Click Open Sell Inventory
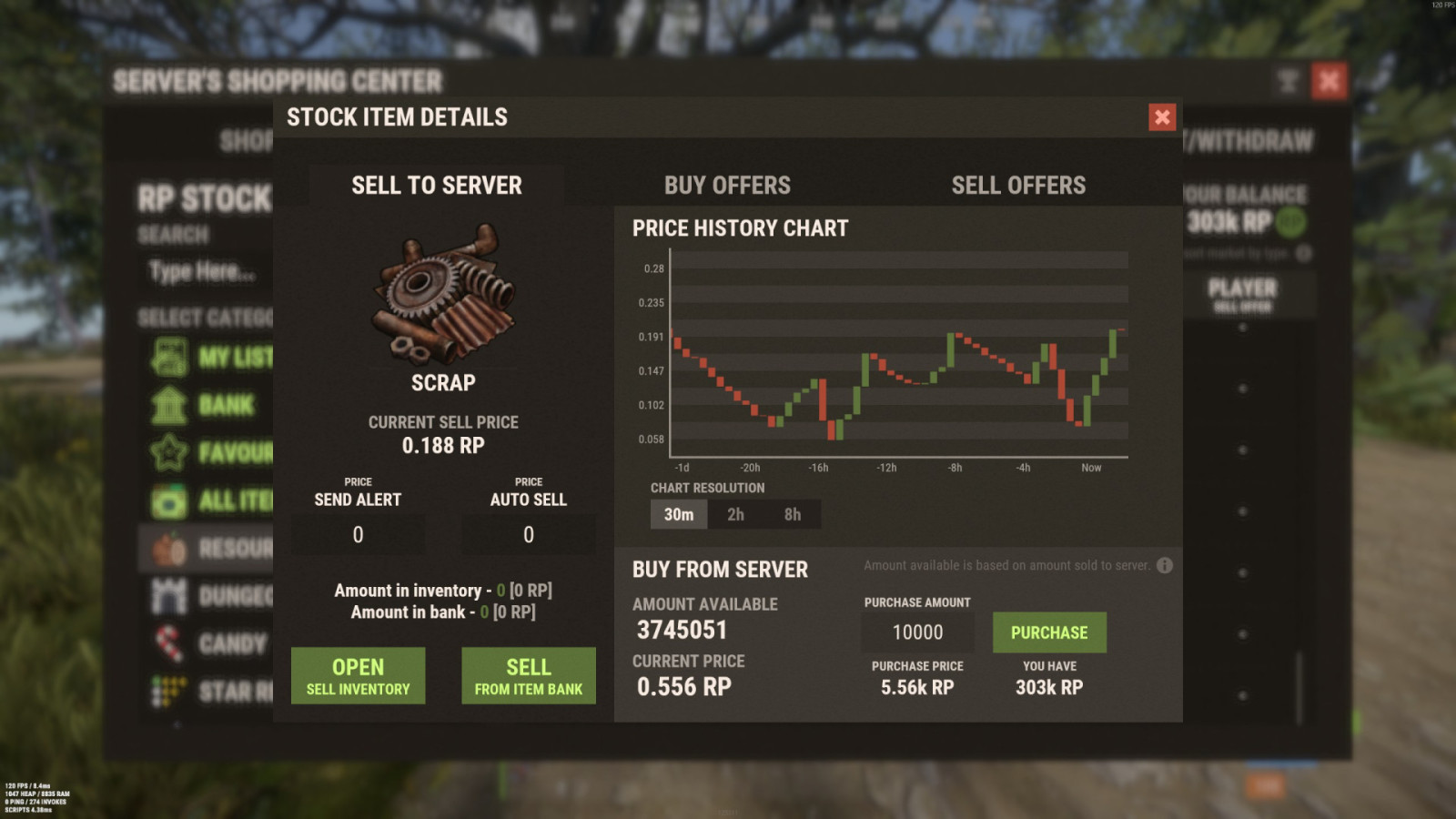The image size is (1456, 819). point(358,675)
